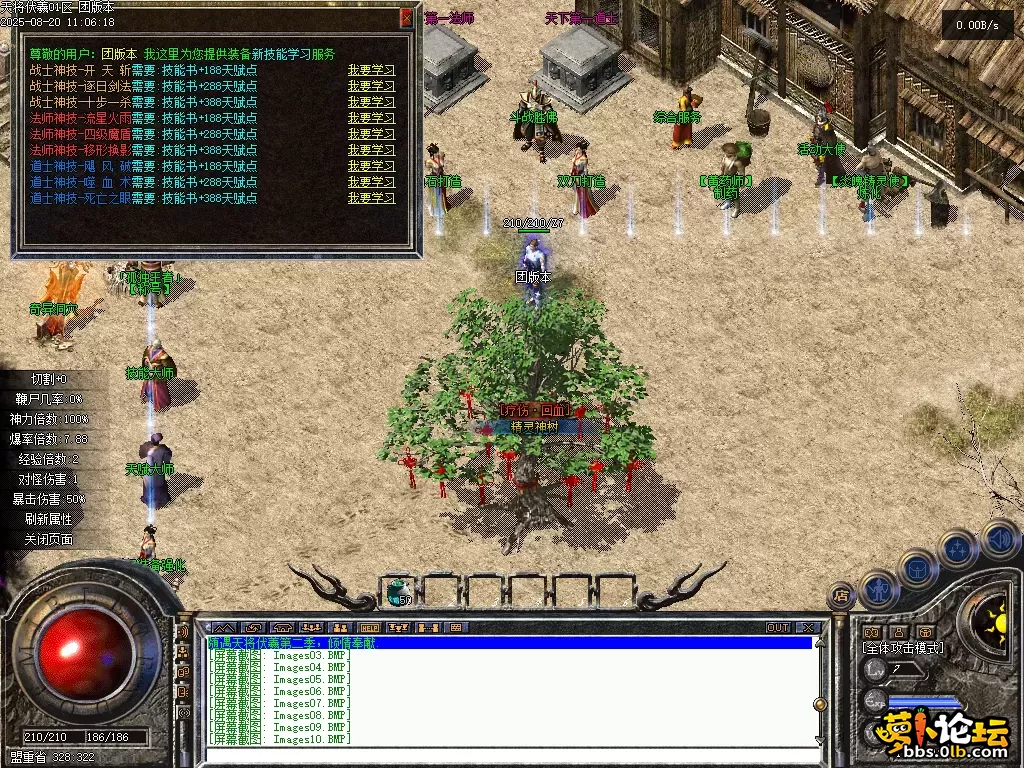Close the skill learning dialog

coord(406,17)
